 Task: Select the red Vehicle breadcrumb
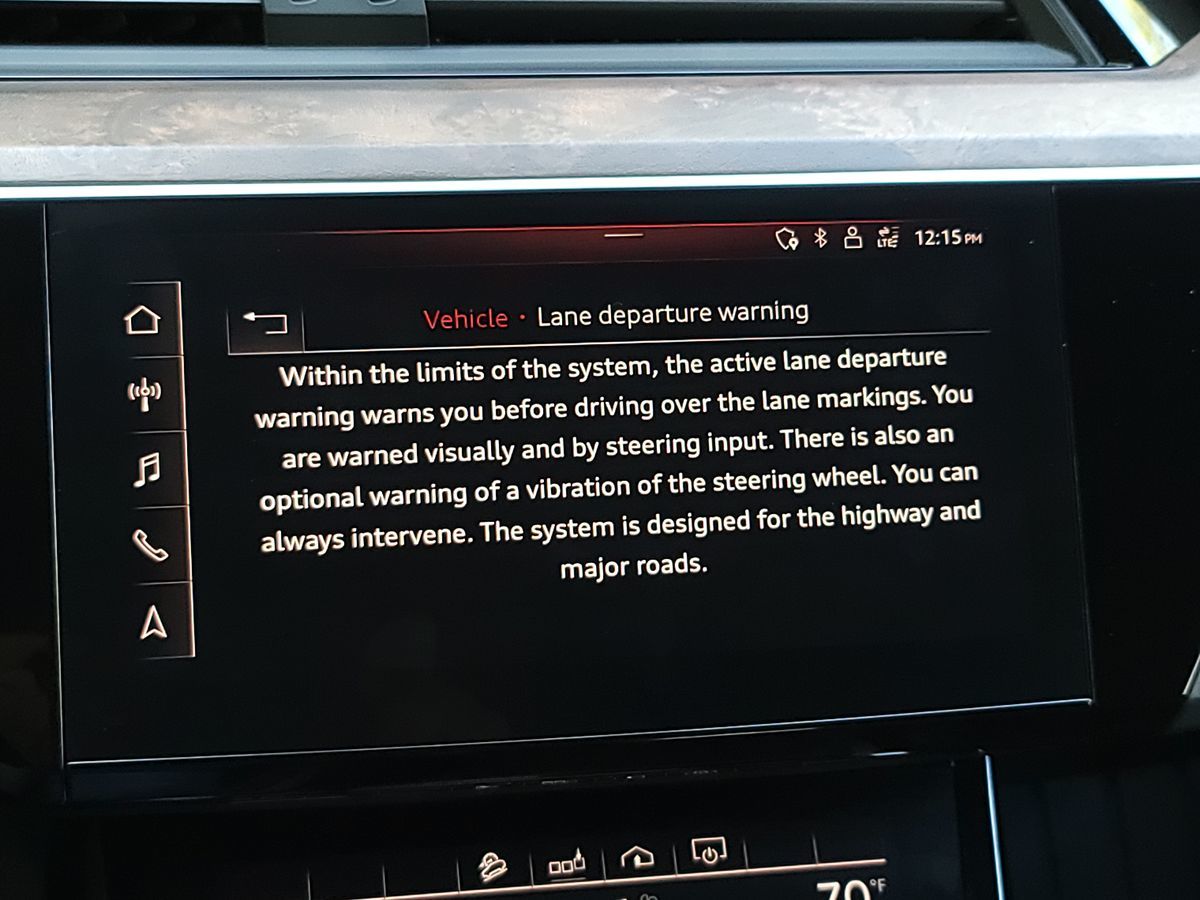pos(465,319)
